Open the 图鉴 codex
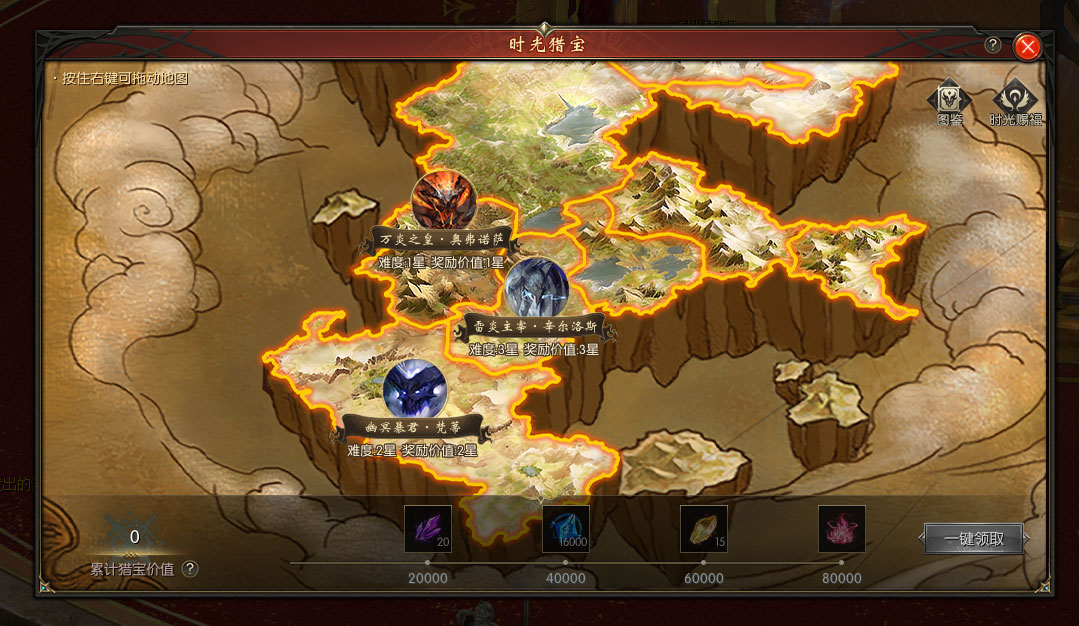1079x626 pixels. pyautogui.click(x=949, y=101)
